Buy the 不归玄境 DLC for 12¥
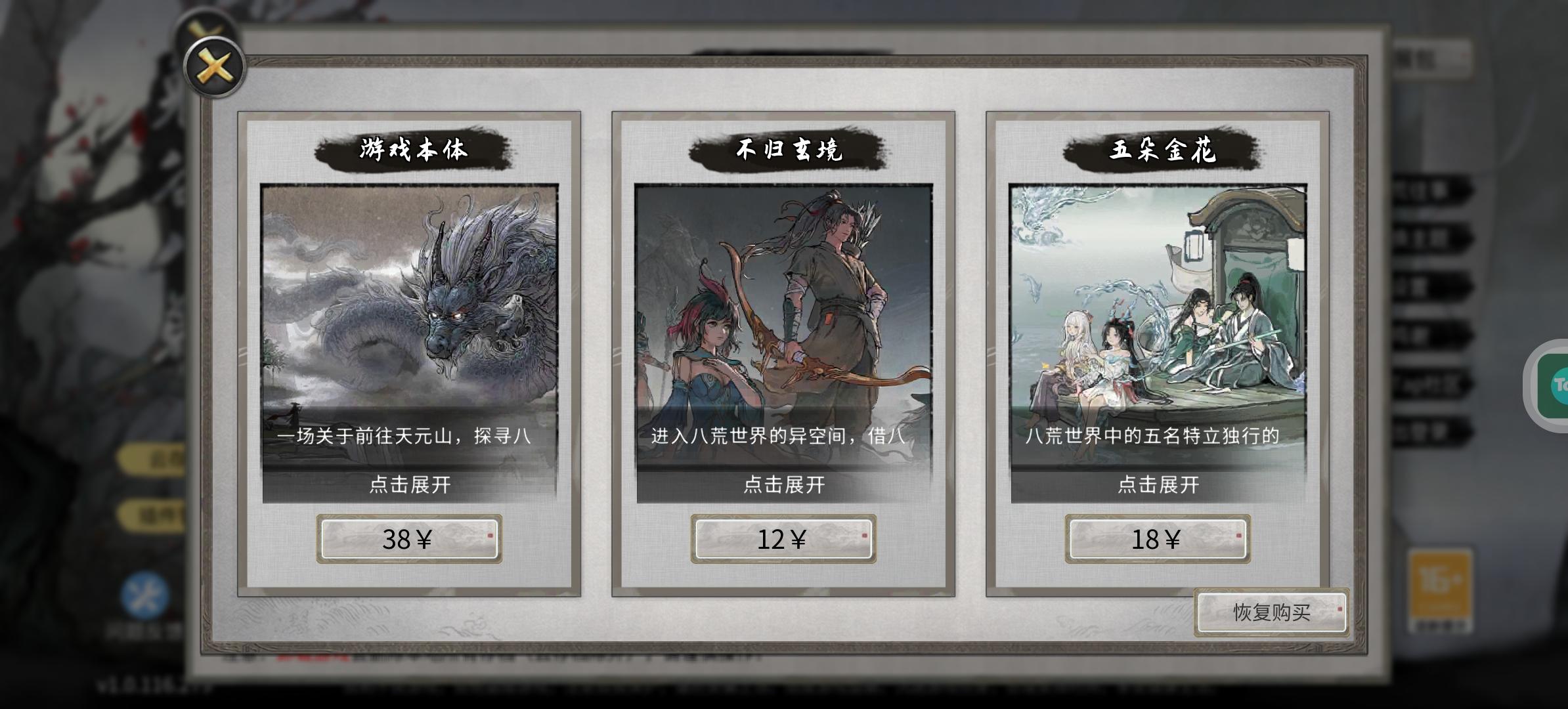Viewport: 1568px width, 709px height. (783, 538)
